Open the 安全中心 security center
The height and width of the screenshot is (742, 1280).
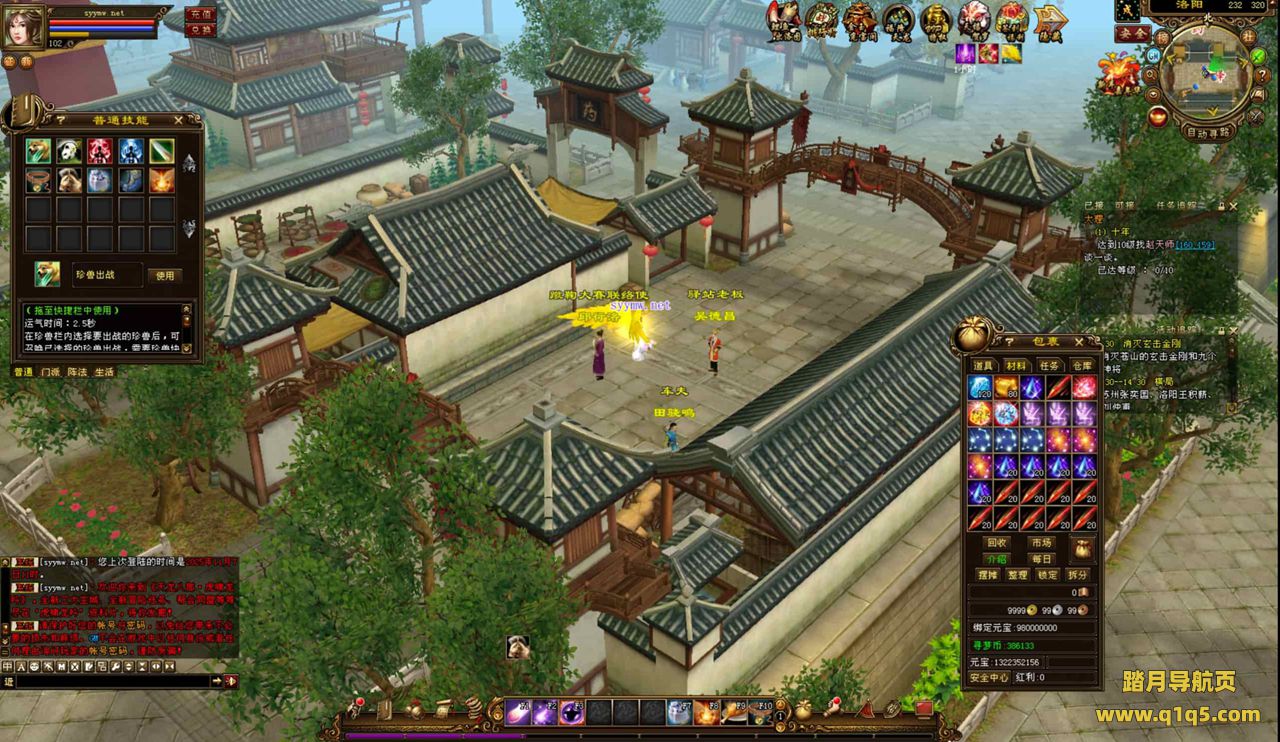(989, 677)
